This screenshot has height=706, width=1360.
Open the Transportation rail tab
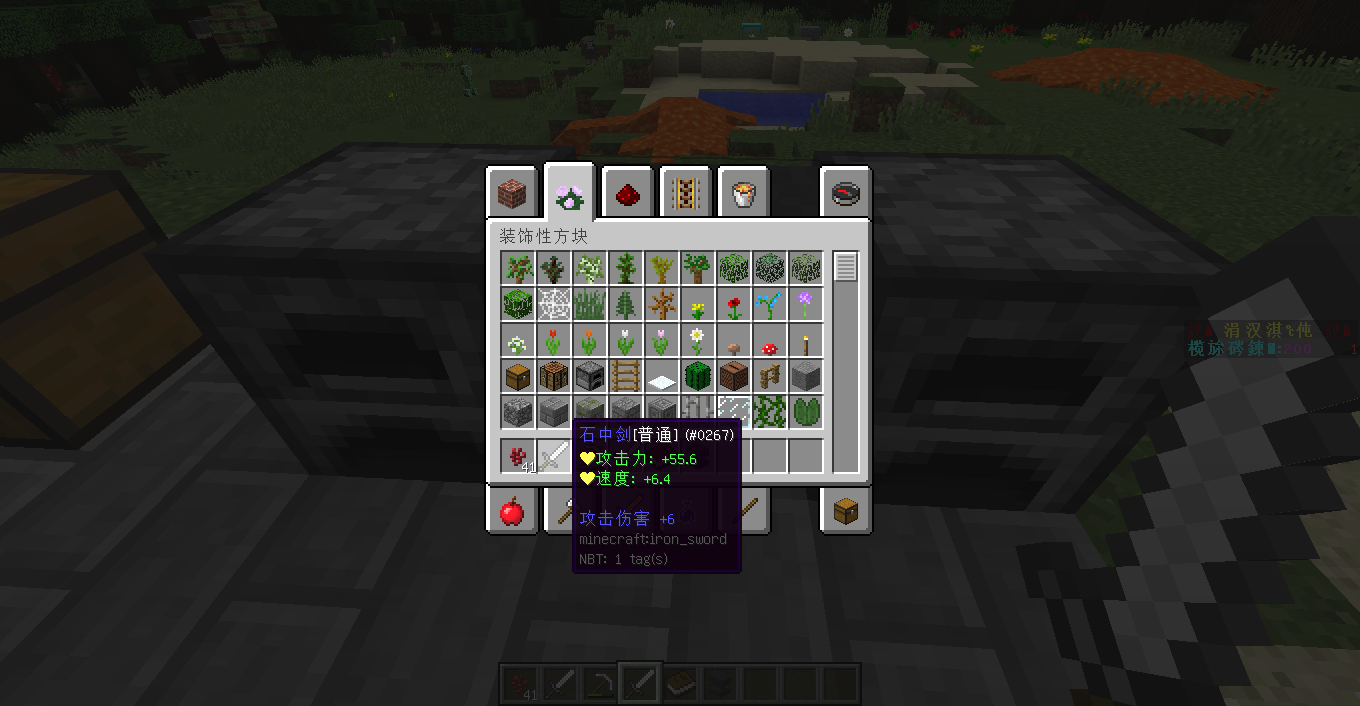point(685,193)
